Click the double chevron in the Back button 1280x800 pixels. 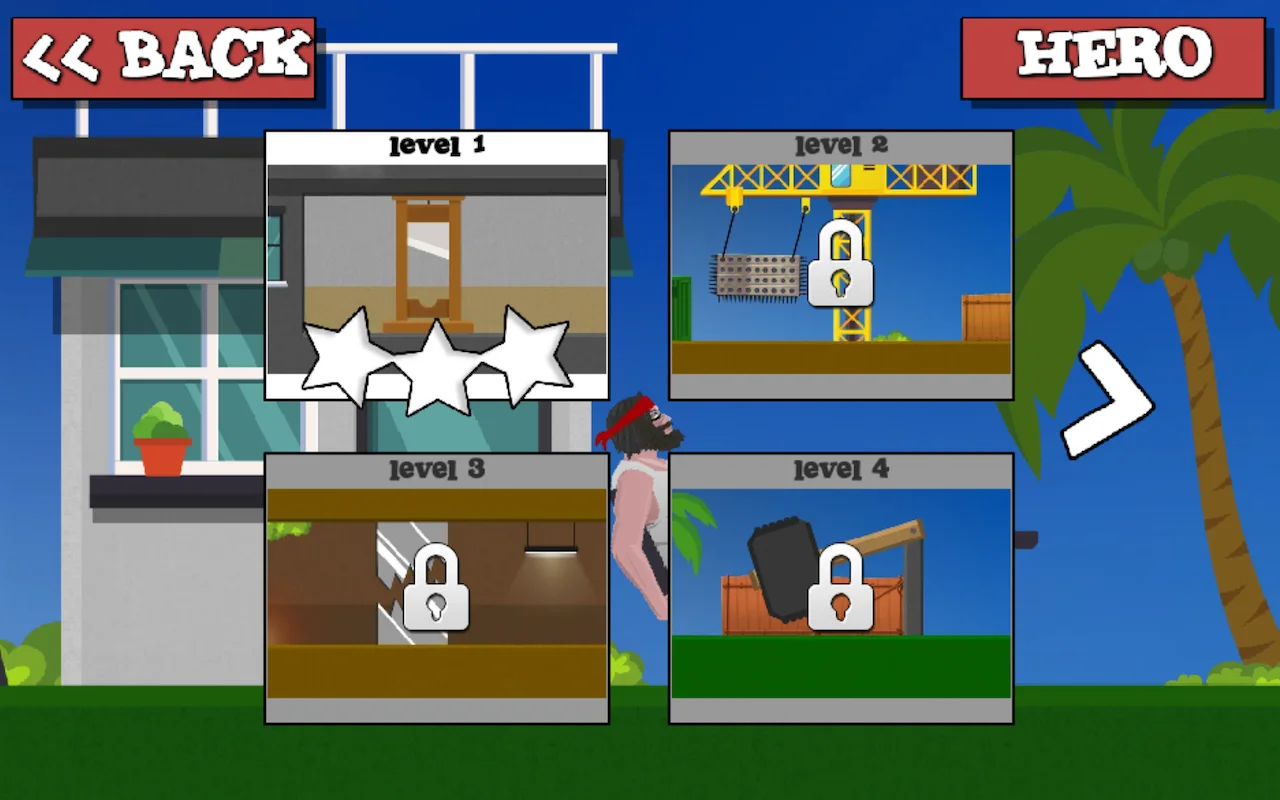[x=60, y=55]
